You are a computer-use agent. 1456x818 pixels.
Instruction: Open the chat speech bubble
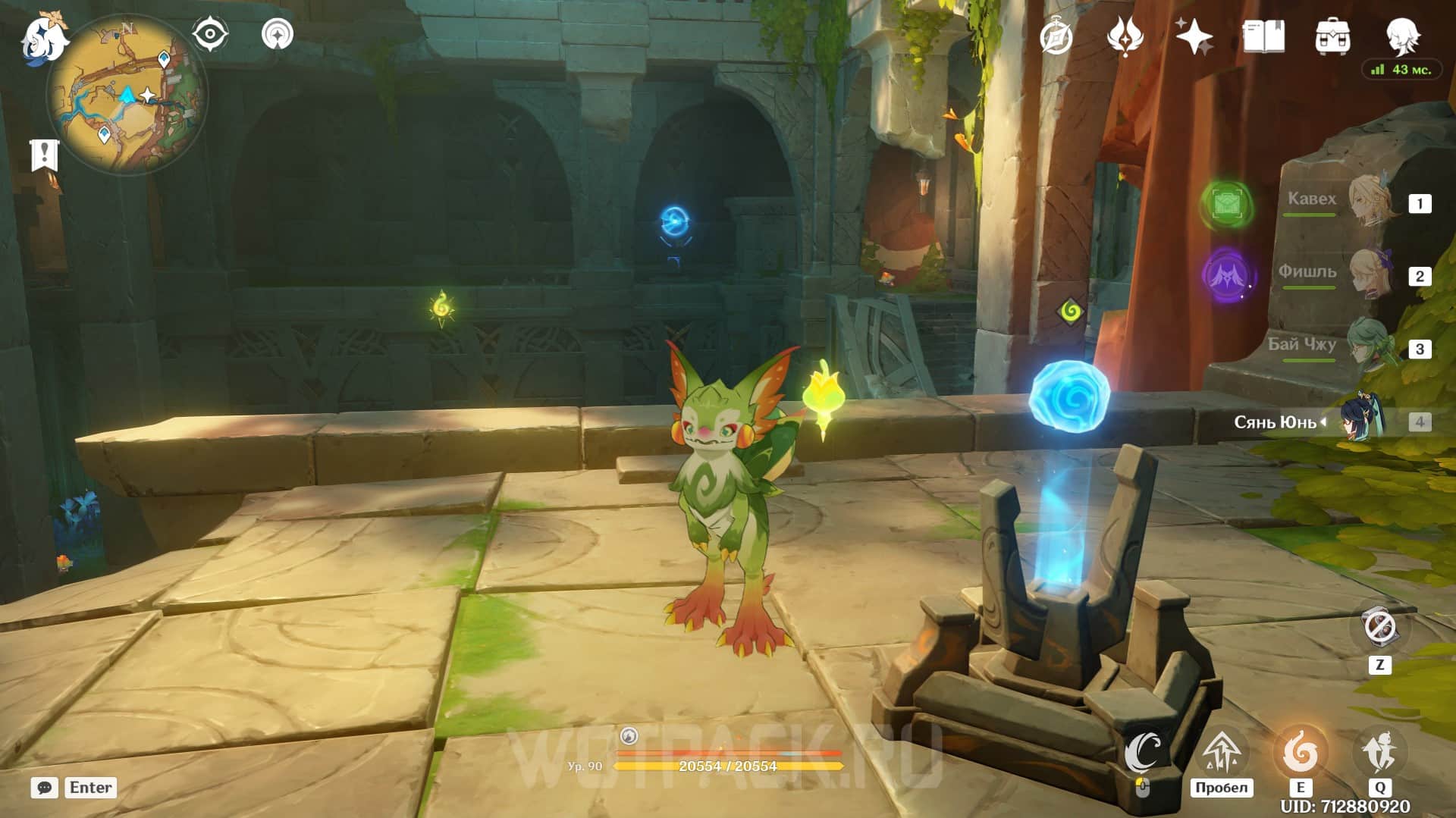coord(44,788)
